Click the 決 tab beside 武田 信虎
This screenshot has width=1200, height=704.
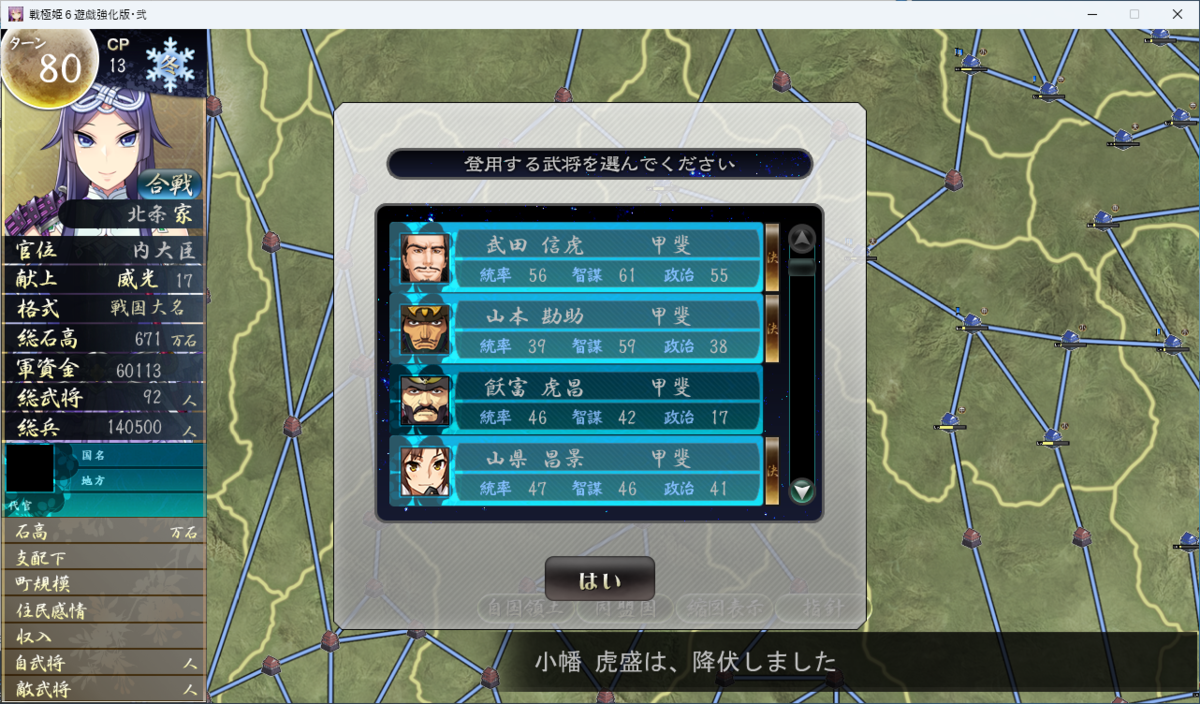coord(772,256)
